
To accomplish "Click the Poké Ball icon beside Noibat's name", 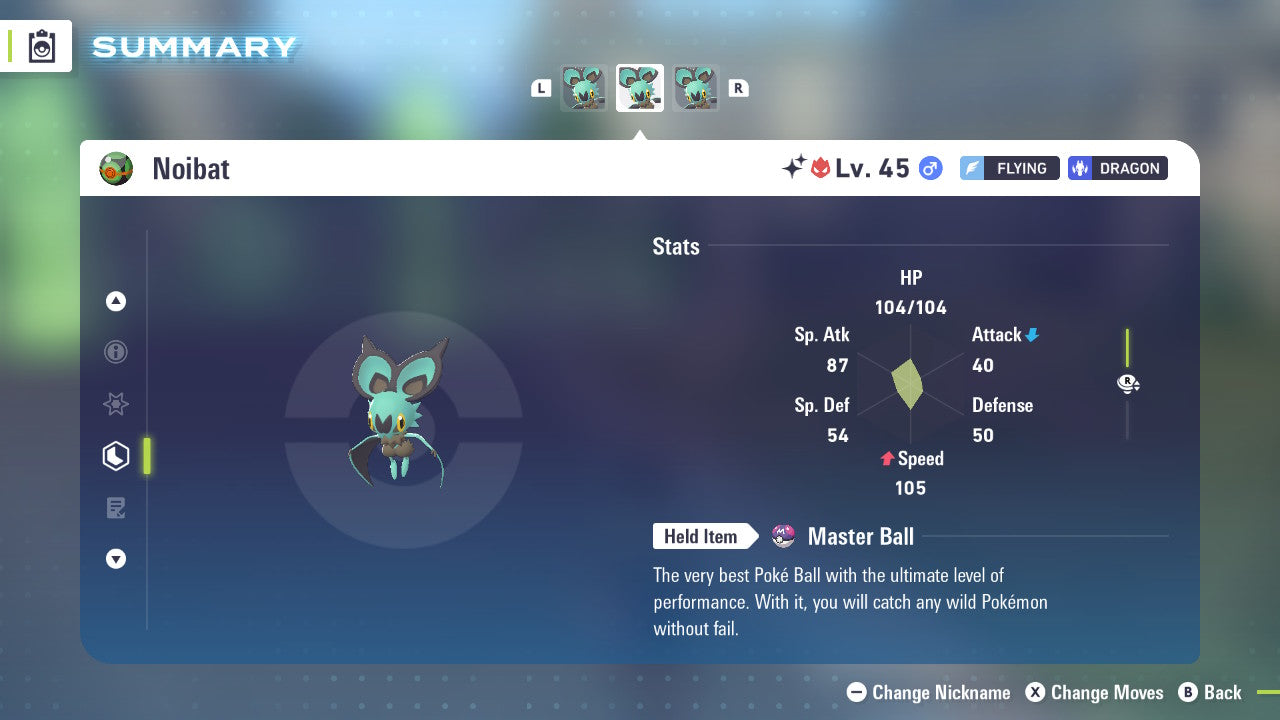I will click(114, 168).
